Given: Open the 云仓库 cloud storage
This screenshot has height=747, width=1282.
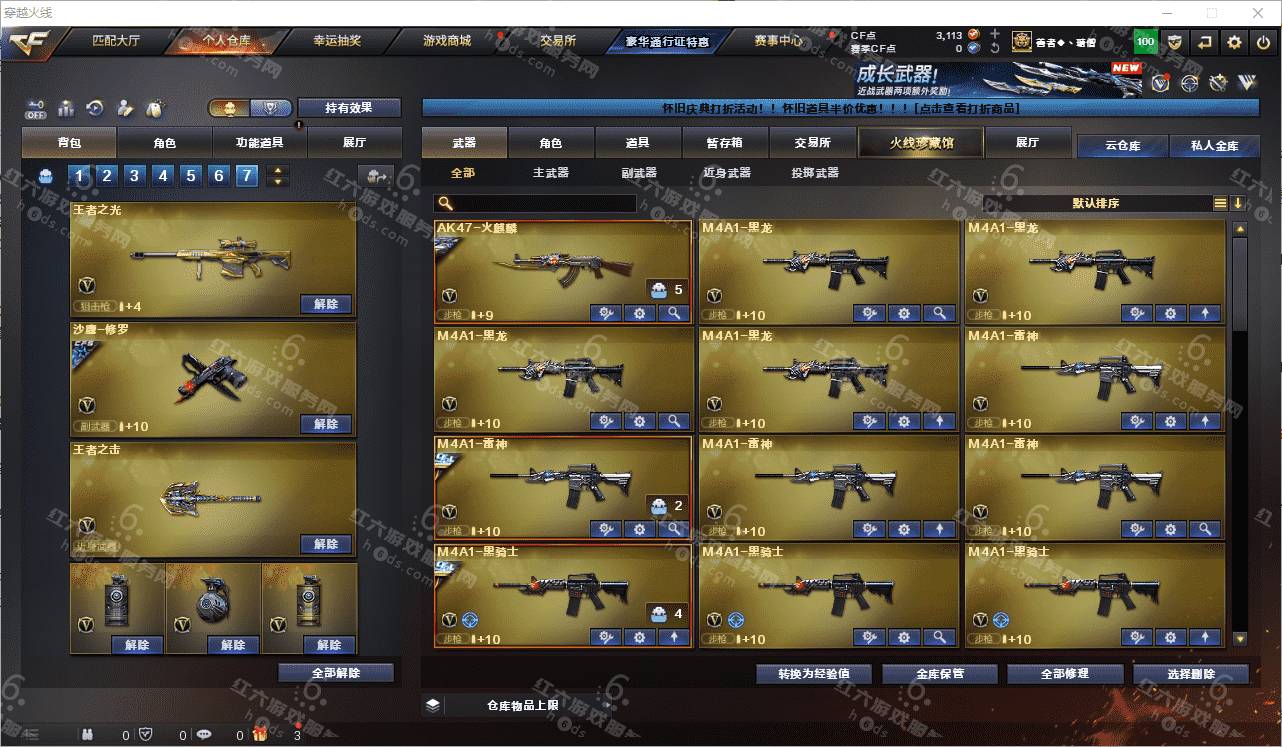Looking at the screenshot, I should [1122, 146].
